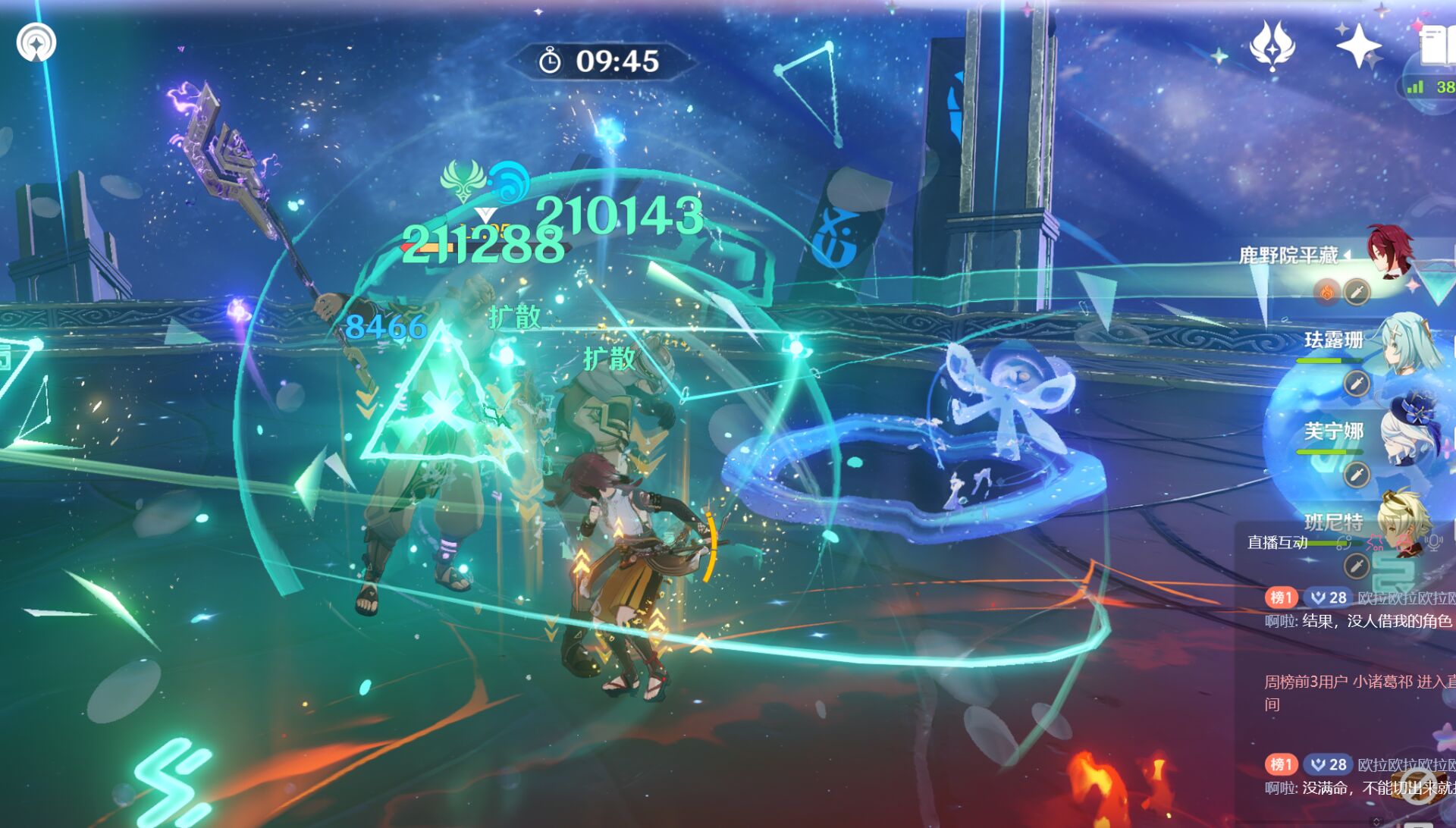
Task: Click the microphone icon in stream overlay
Action: tap(1432, 542)
